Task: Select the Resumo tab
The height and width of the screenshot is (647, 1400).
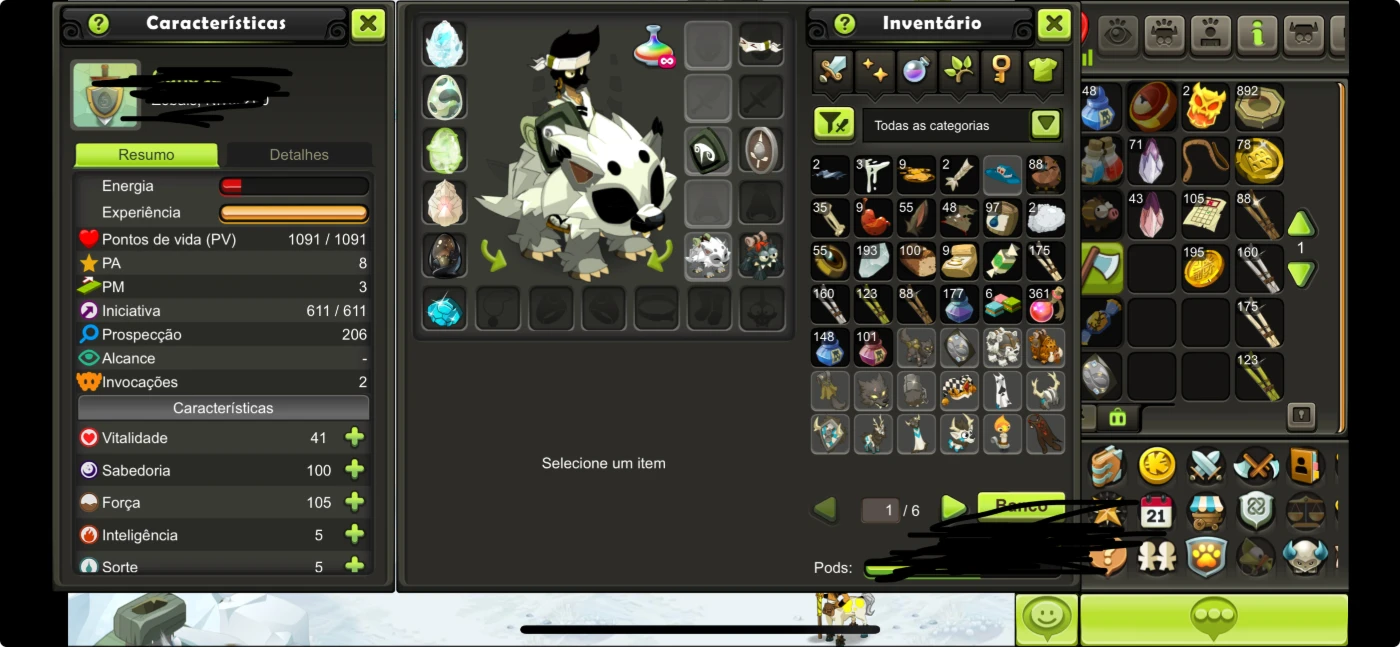Action: pyautogui.click(x=146, y=155)
